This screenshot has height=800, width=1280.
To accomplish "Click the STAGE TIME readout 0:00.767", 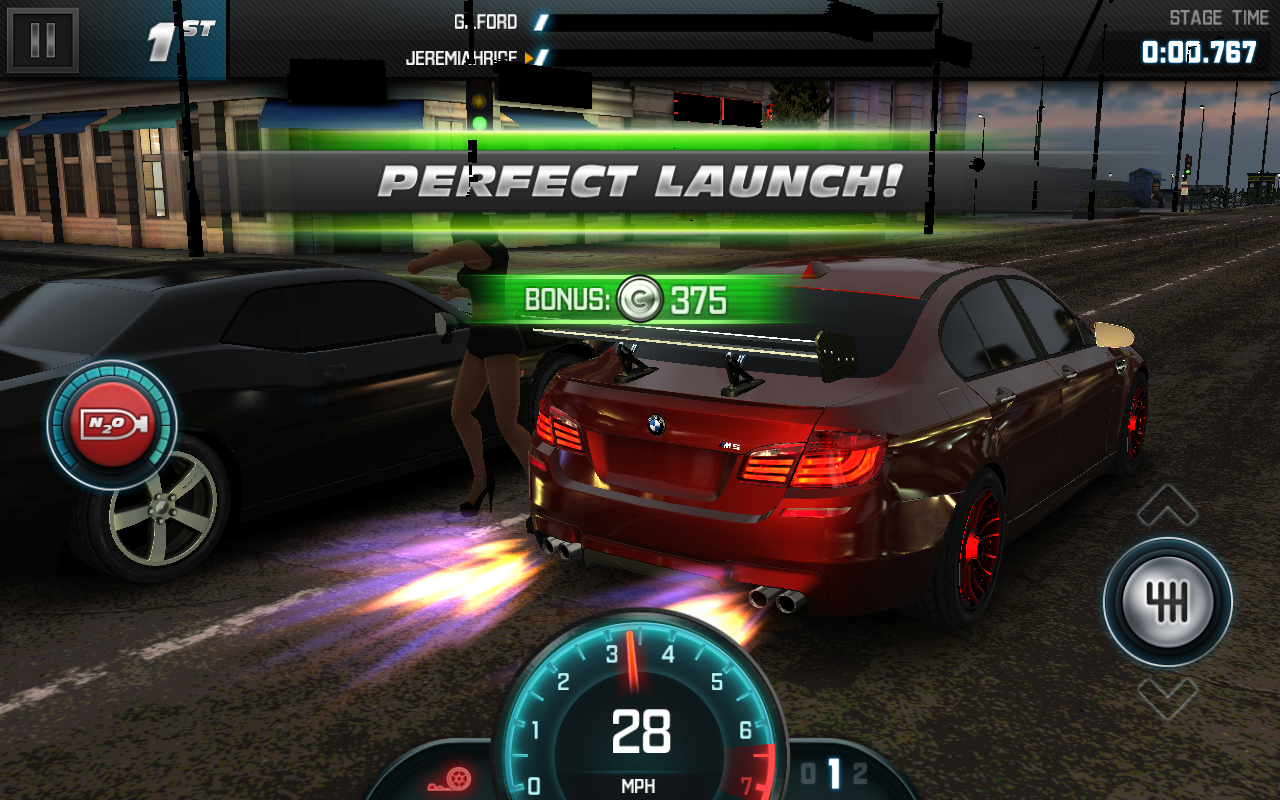I will click(x=1200, y=49).
